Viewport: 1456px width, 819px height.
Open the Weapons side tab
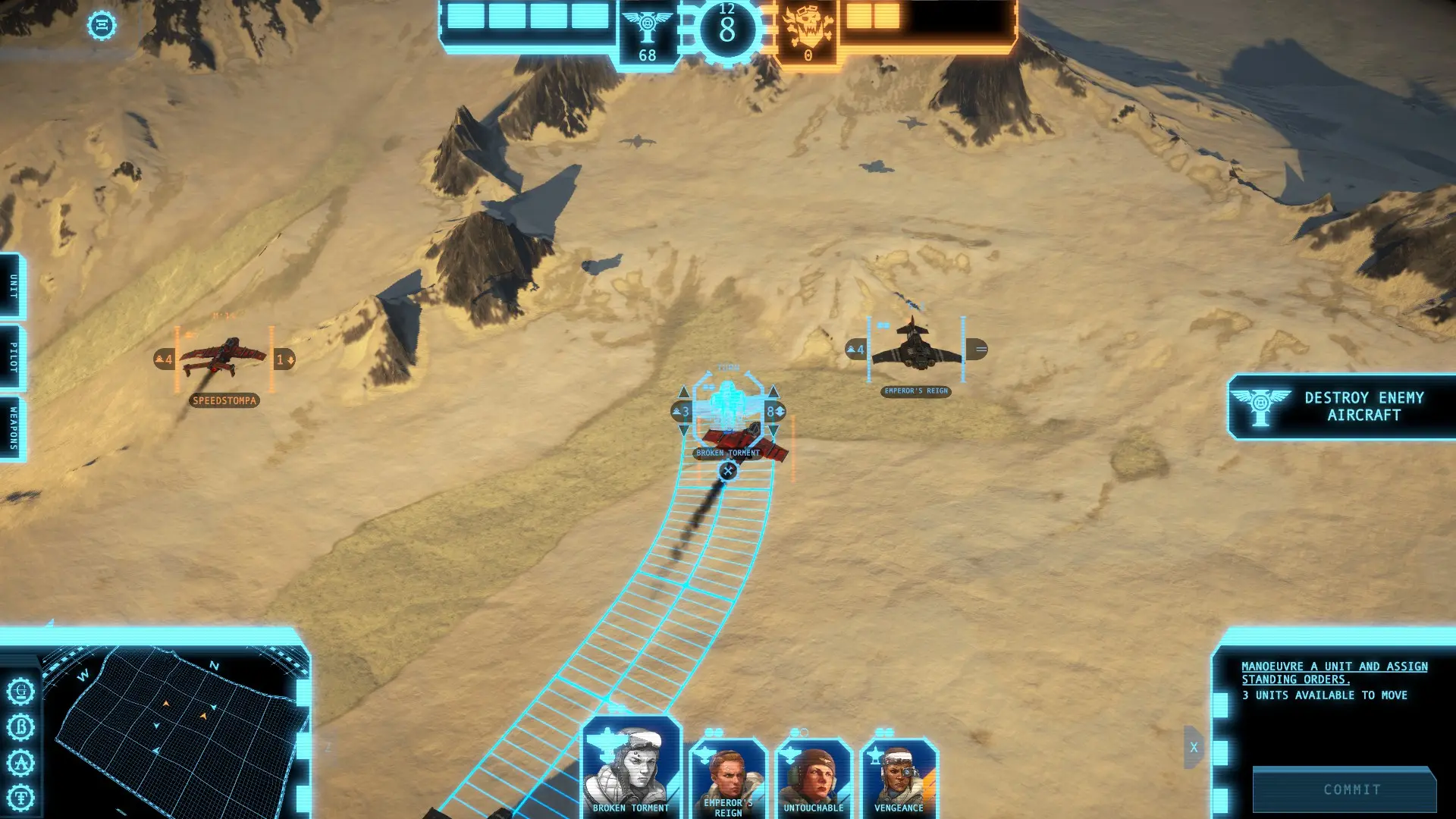tap(13, 428)
